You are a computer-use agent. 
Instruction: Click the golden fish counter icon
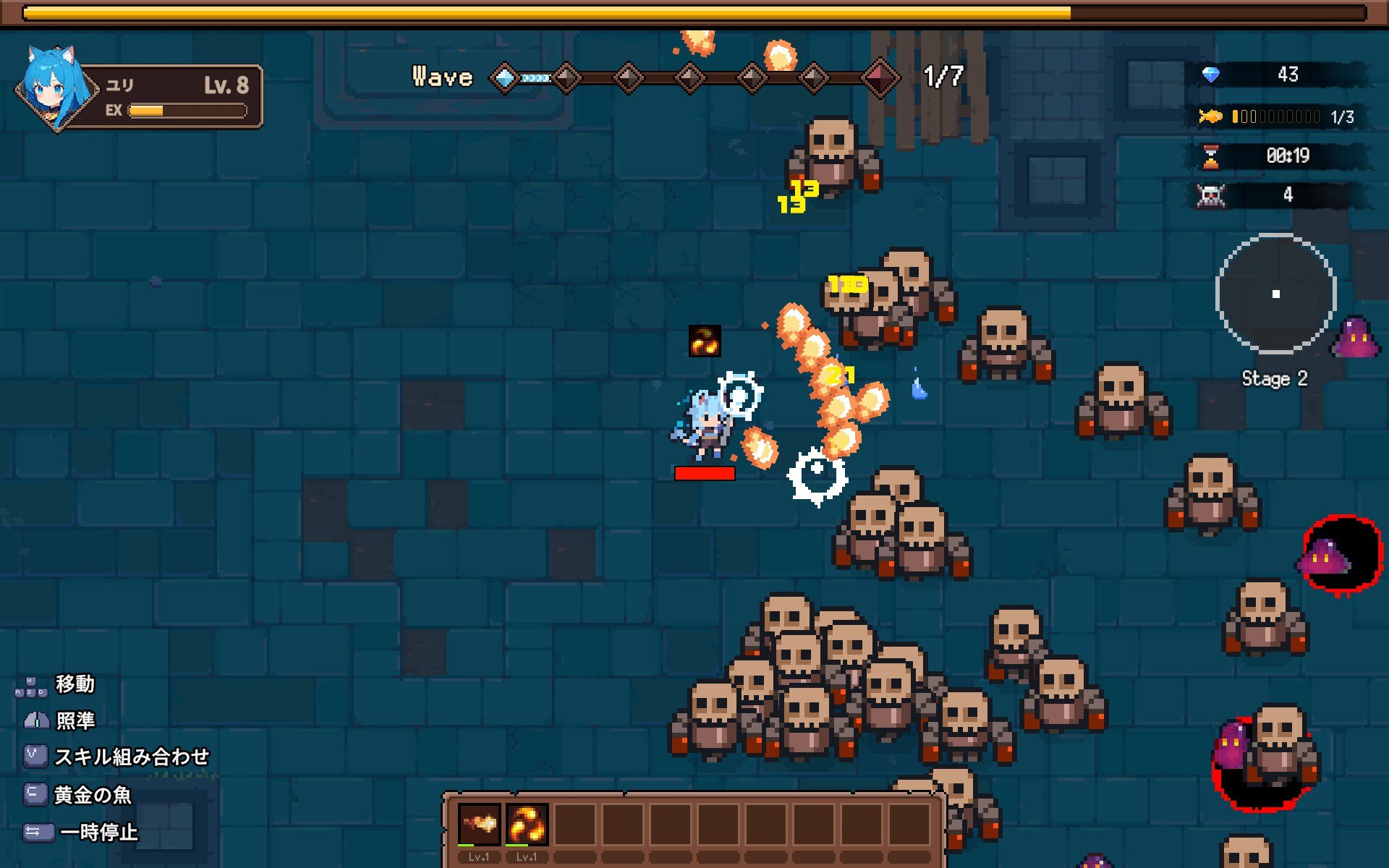1212,115
